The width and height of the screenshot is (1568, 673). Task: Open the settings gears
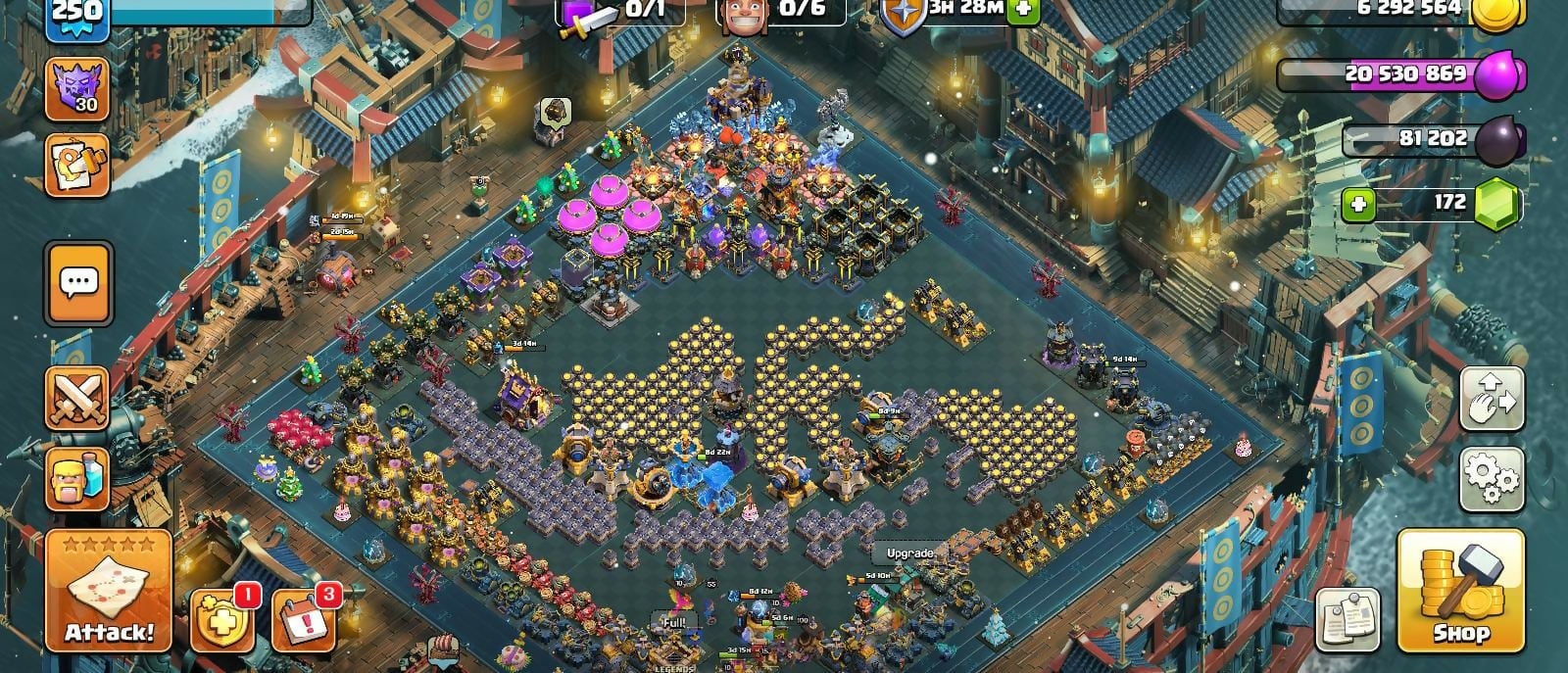(x=1492, y=479)
